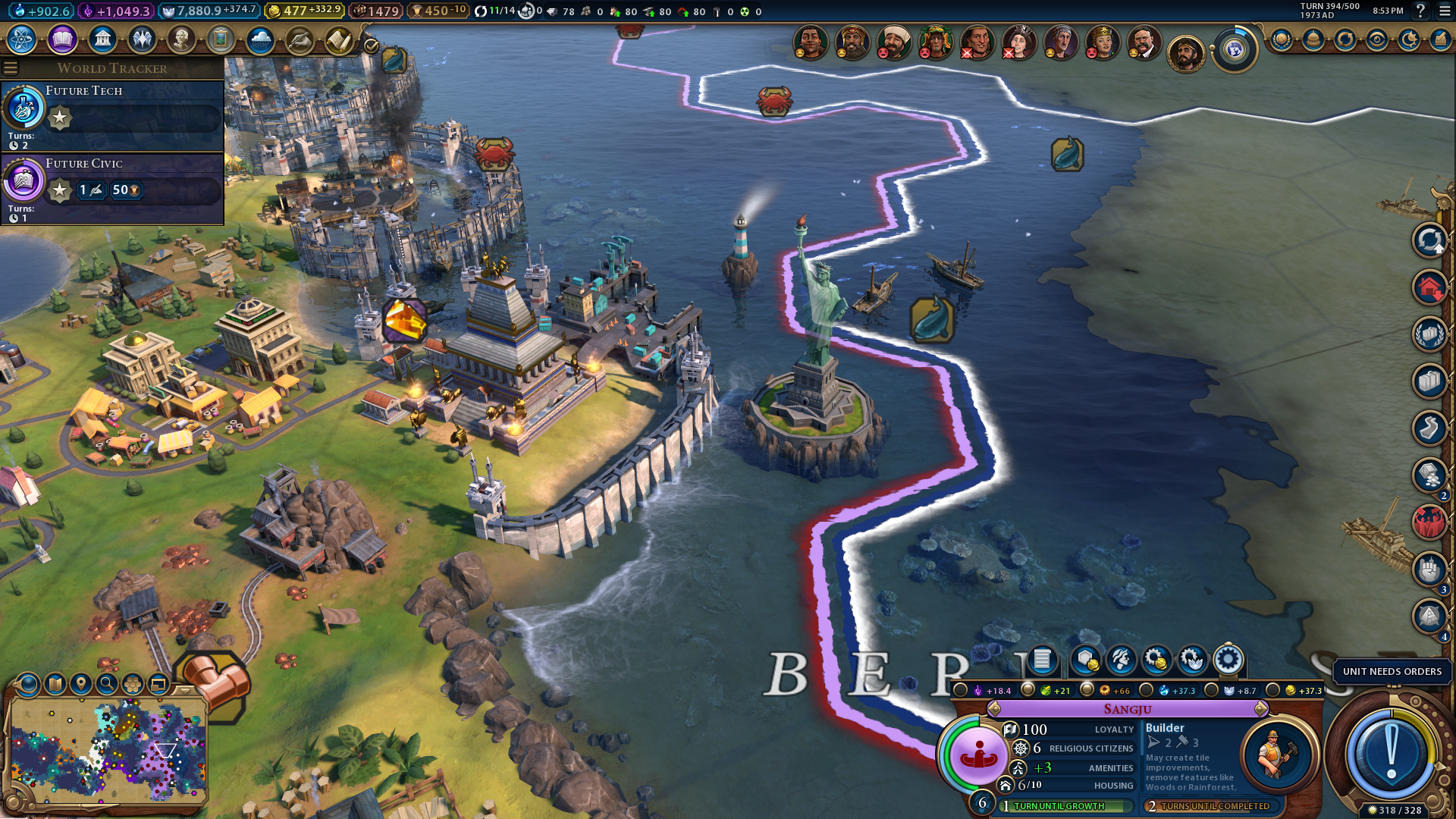The width and height of the screenshot is (1456, 819).
Task: Click the minimap to move the camera
Action: [x=106, y=751]
